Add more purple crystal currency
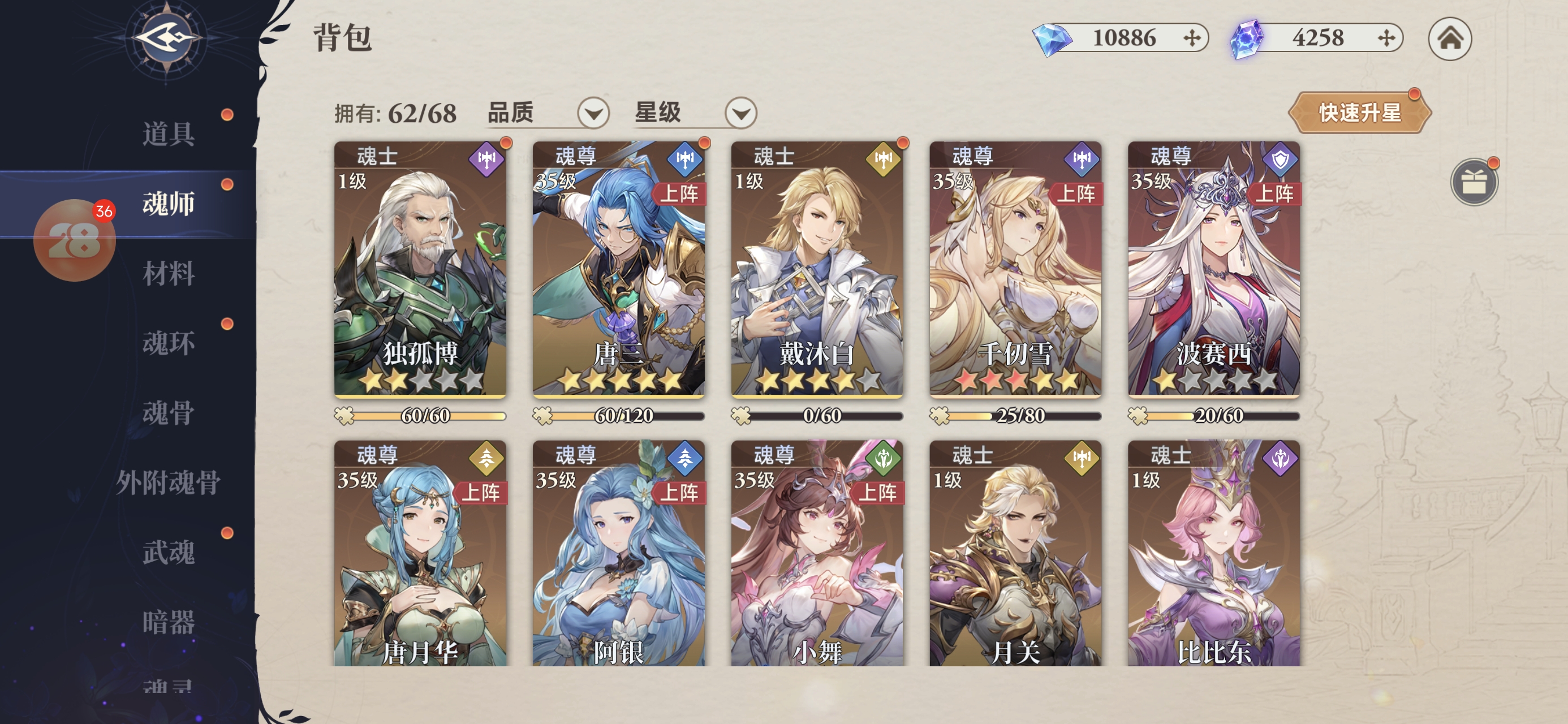The width and height of the screenshot is (1568, 724). [x=1385, y=38]
